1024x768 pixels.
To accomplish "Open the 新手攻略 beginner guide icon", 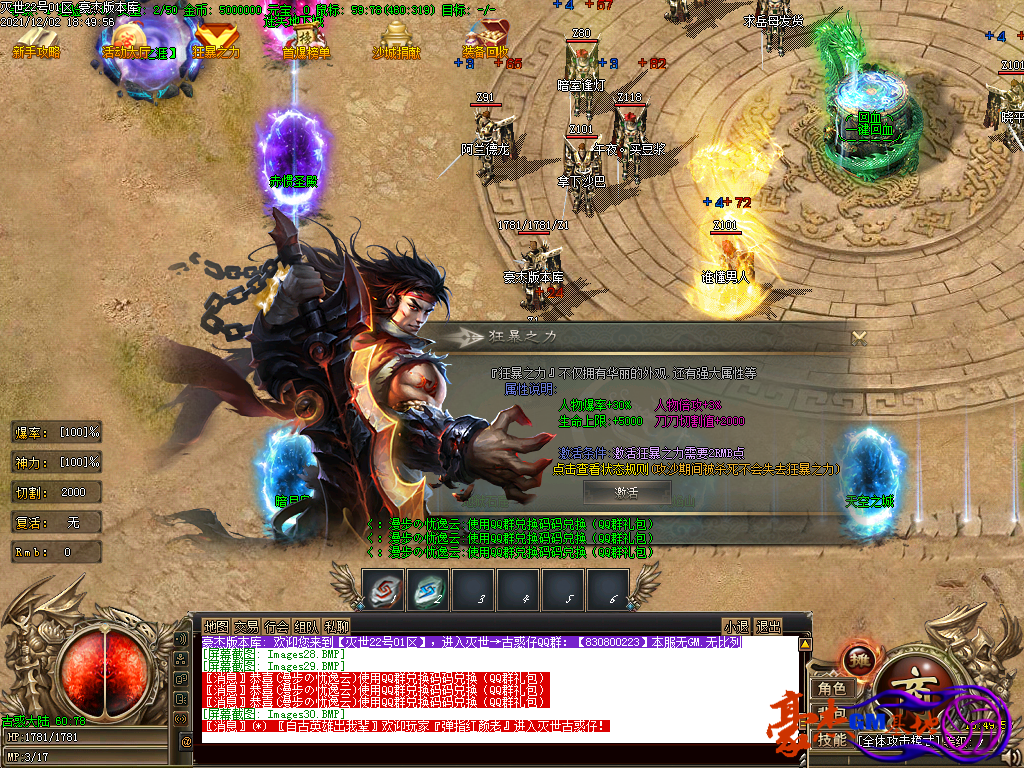I will 37,40.
